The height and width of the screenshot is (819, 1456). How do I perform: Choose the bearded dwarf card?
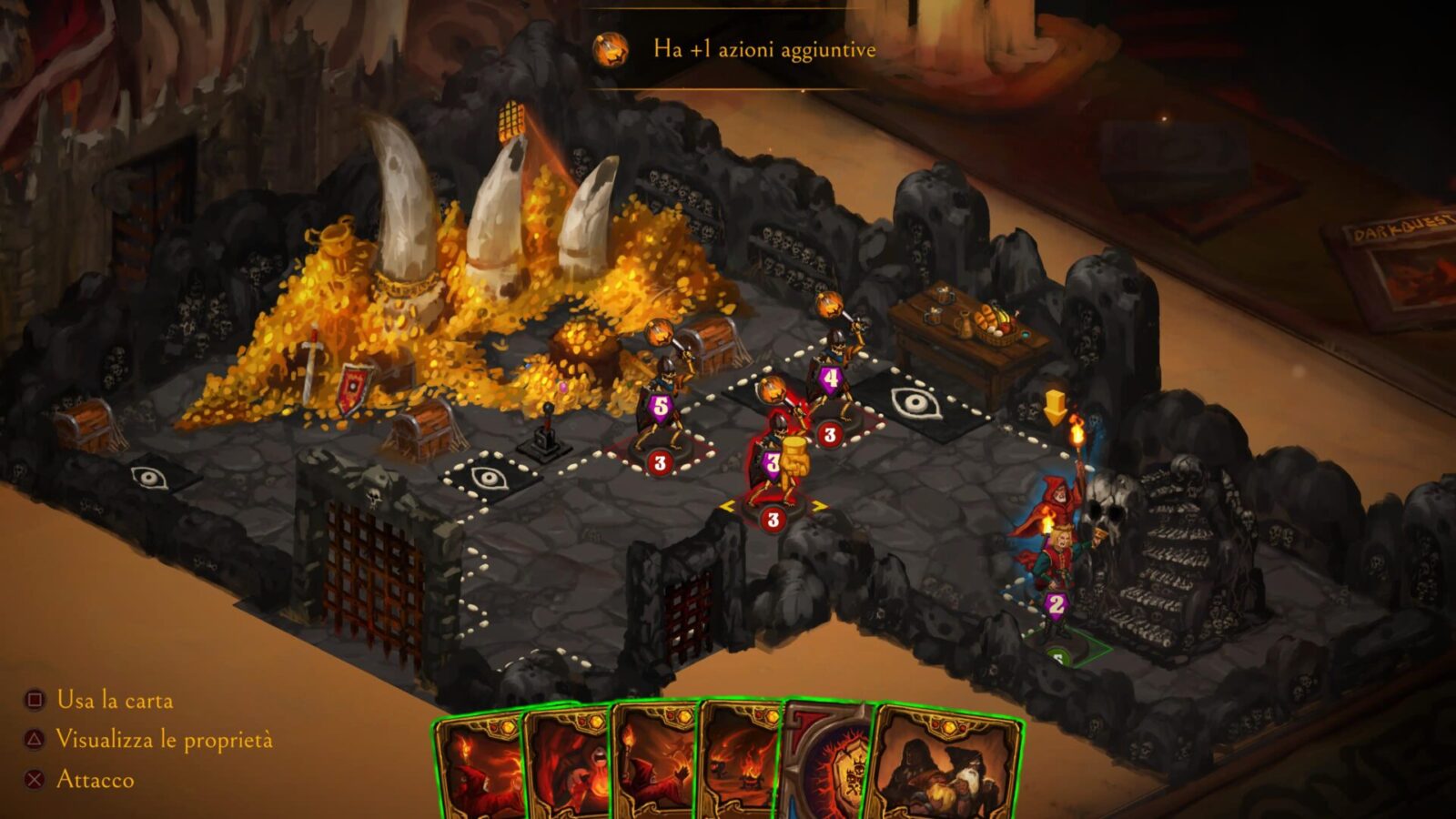click(946, 767)
